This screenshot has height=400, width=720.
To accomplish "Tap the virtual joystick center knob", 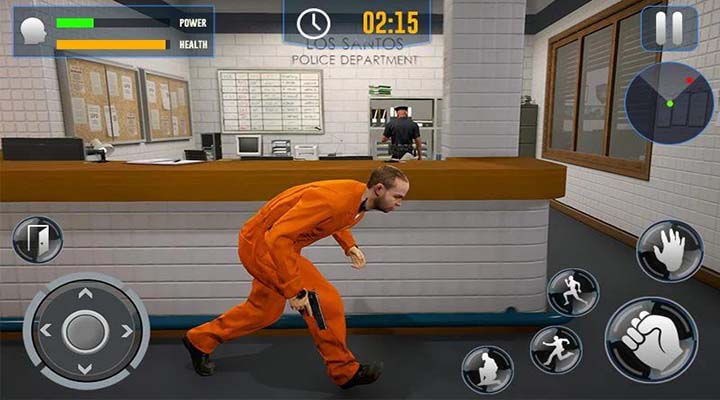I will click(85, 330).
